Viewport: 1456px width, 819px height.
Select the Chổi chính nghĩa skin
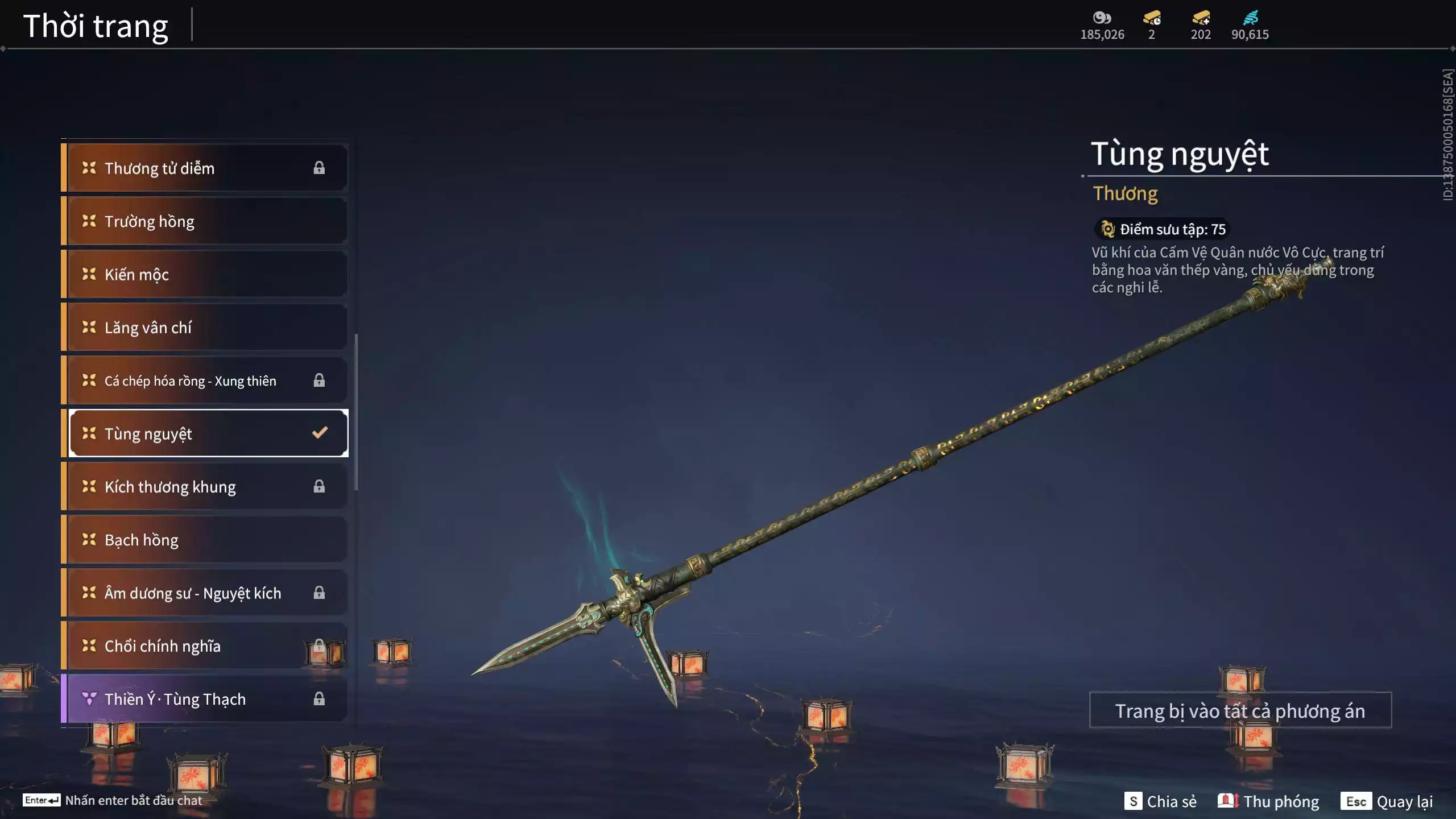(x=205, y=646)
